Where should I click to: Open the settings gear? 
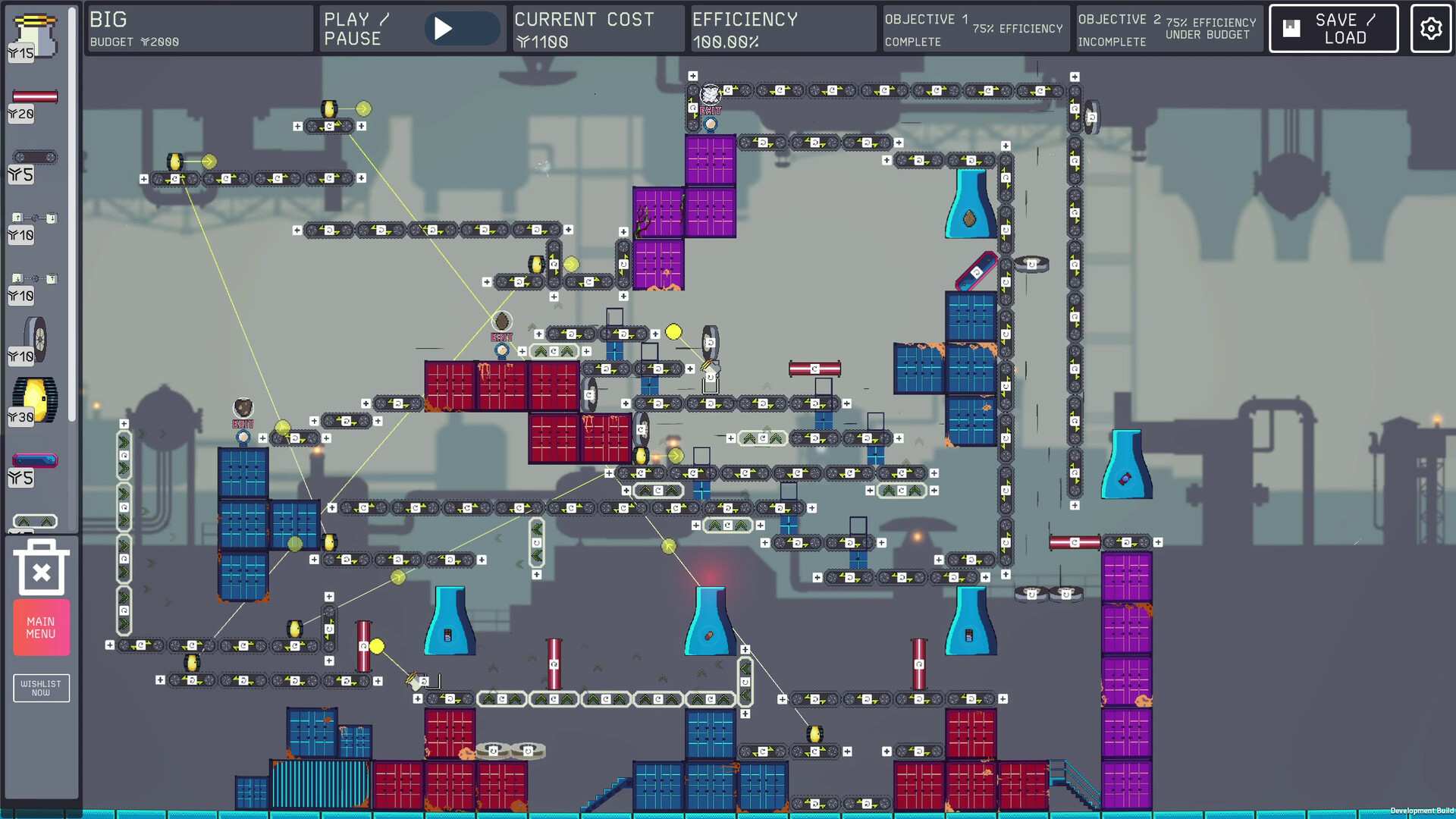point(1430,29)
